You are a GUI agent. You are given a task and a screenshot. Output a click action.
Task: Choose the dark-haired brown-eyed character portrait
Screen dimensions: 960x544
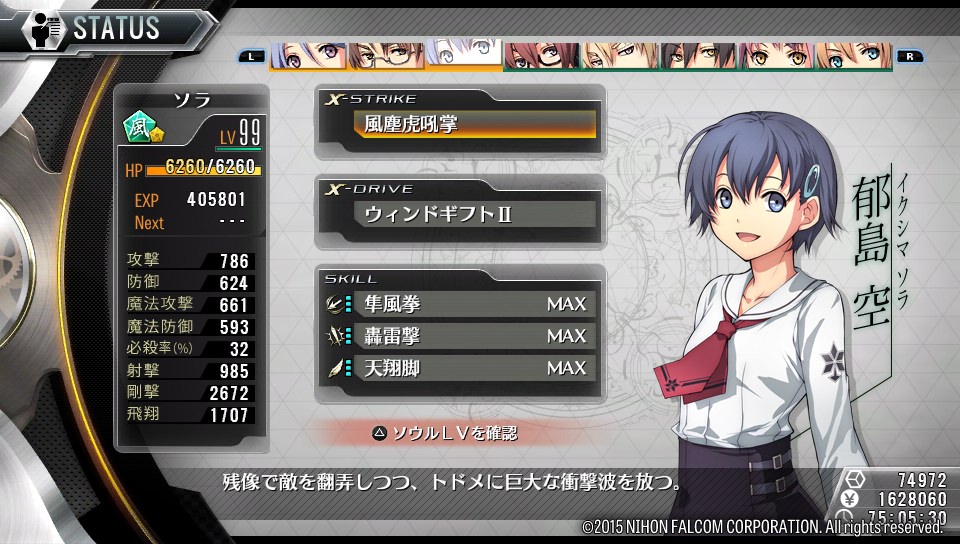click(697, 56)
